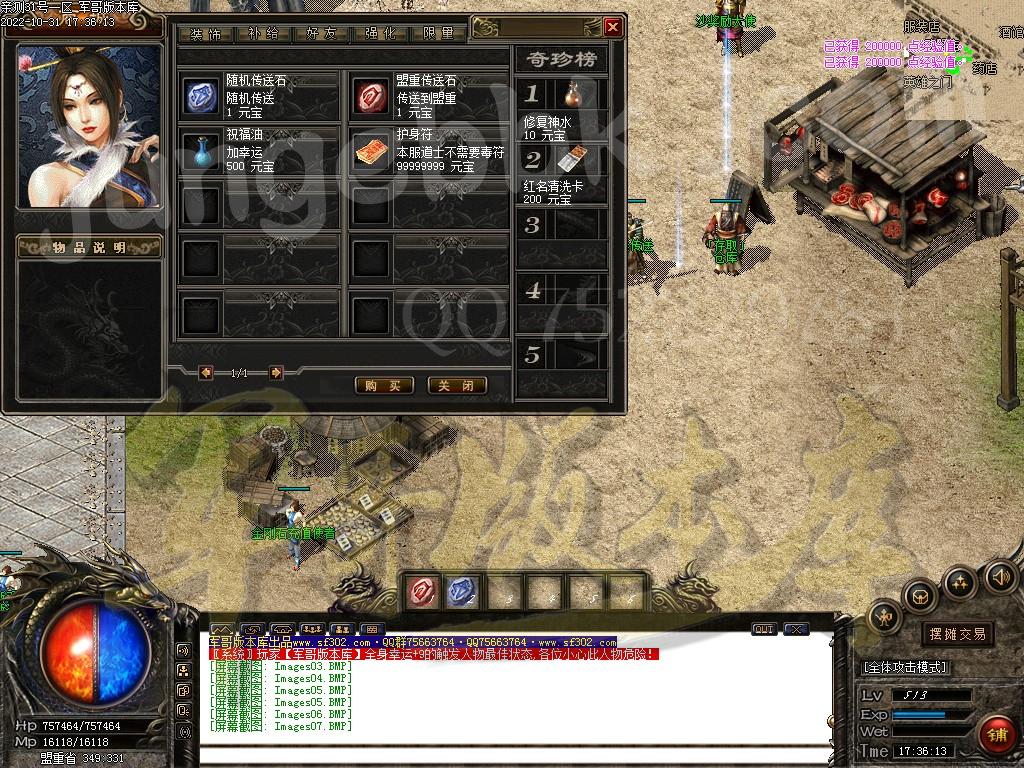
Task: Pick the 护身符 amulet item
Action: point(372,150)
